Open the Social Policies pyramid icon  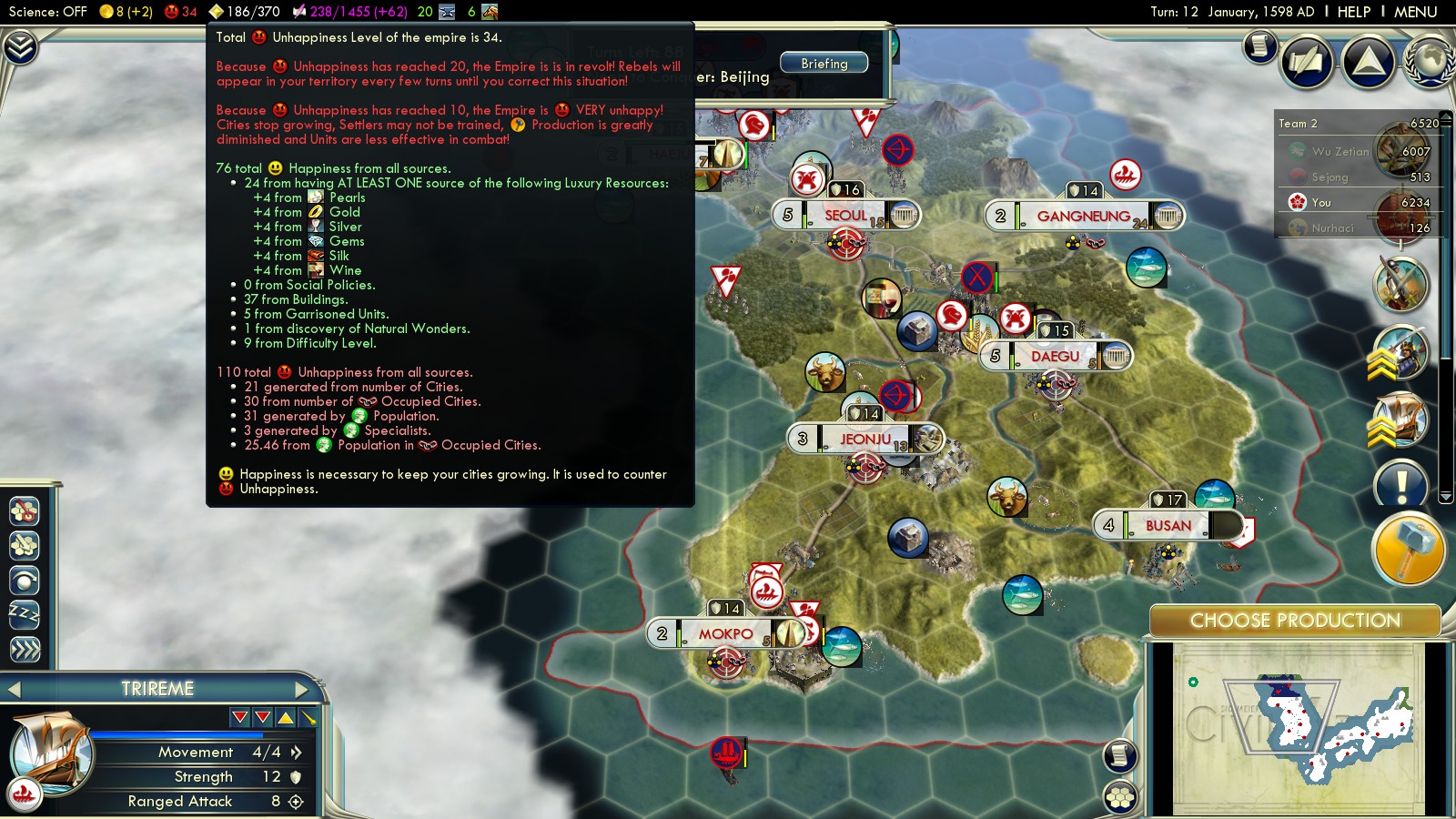click(1368, 62)
